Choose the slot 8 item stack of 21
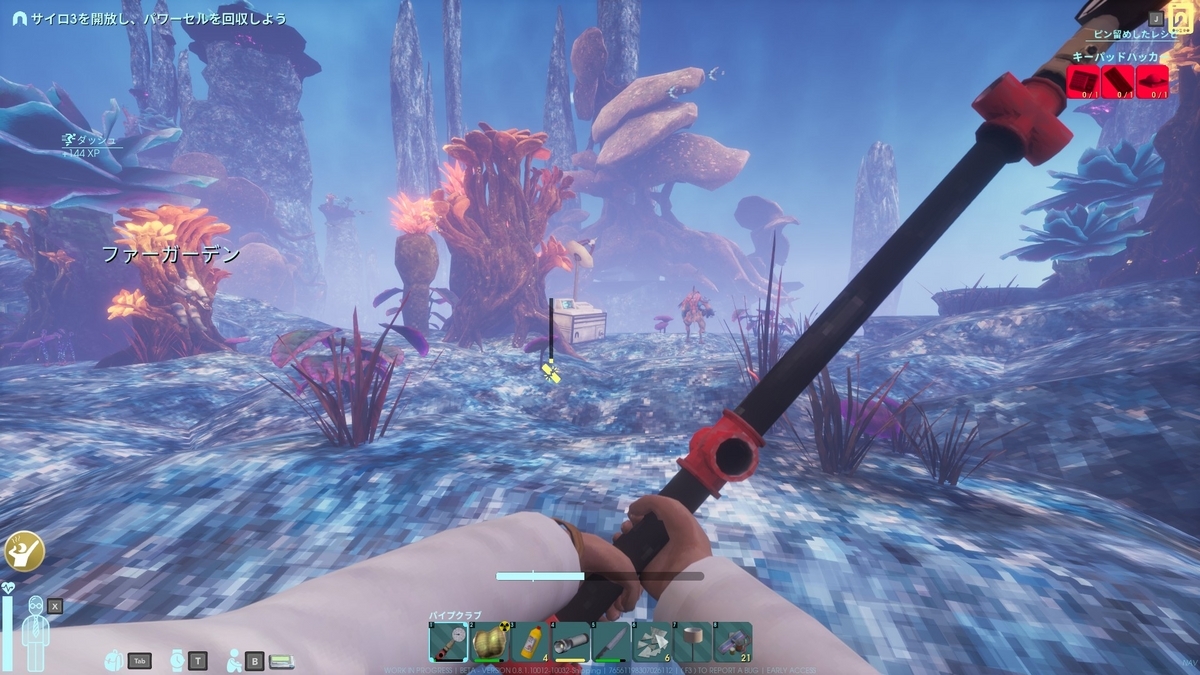 tap(734, 641)
